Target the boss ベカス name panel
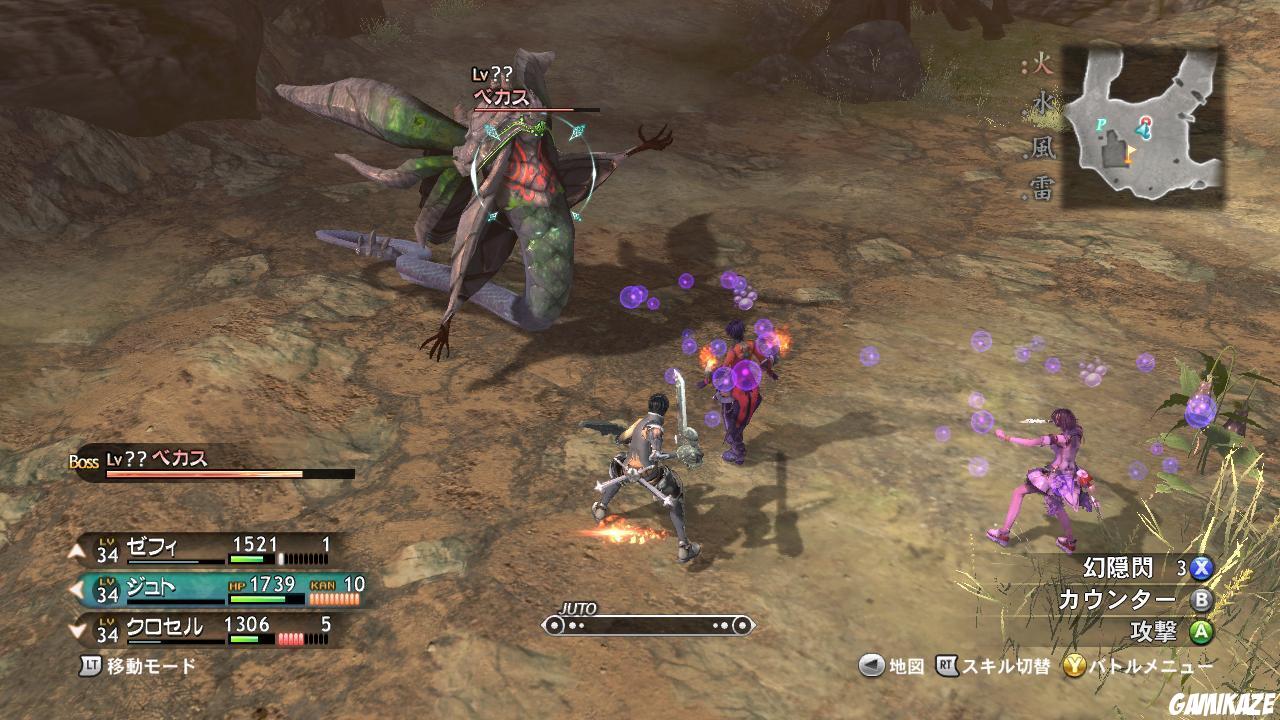The width and height of the screenshot is (1280, 720). [x=215, y=462]
